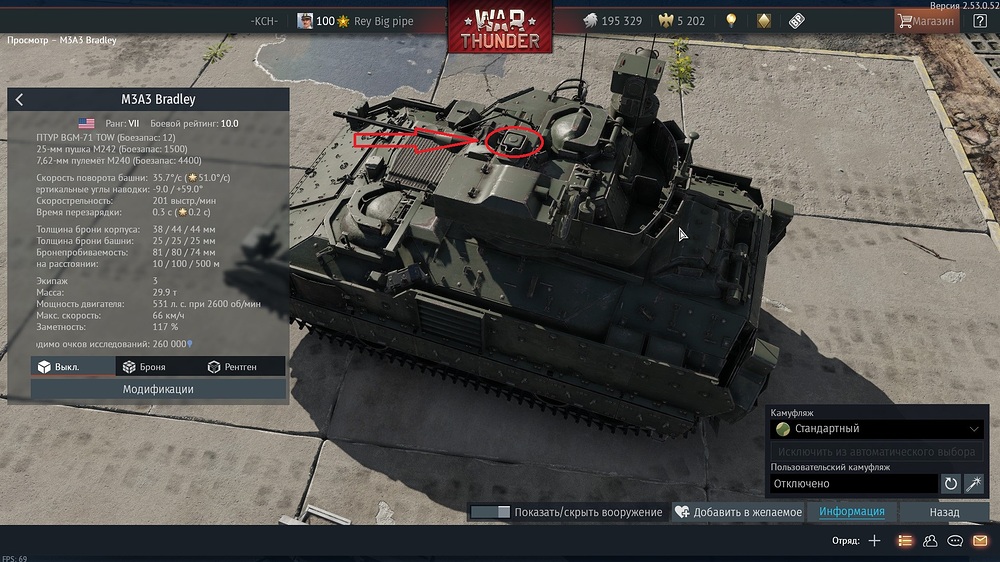Open the BP battle pass ticket
This screenshot has height=562, width=1000.
tap(796, 20)
